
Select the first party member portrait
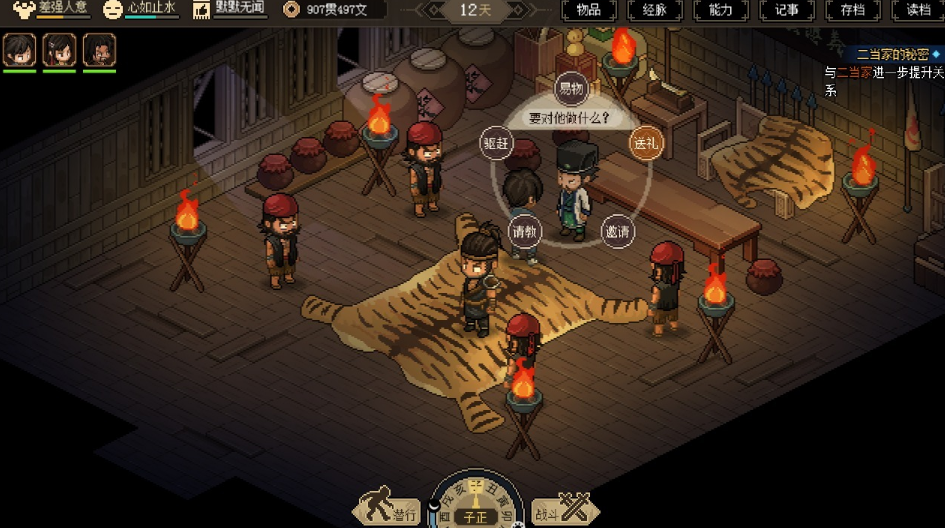pyautogui.click(x=19, y=49)
